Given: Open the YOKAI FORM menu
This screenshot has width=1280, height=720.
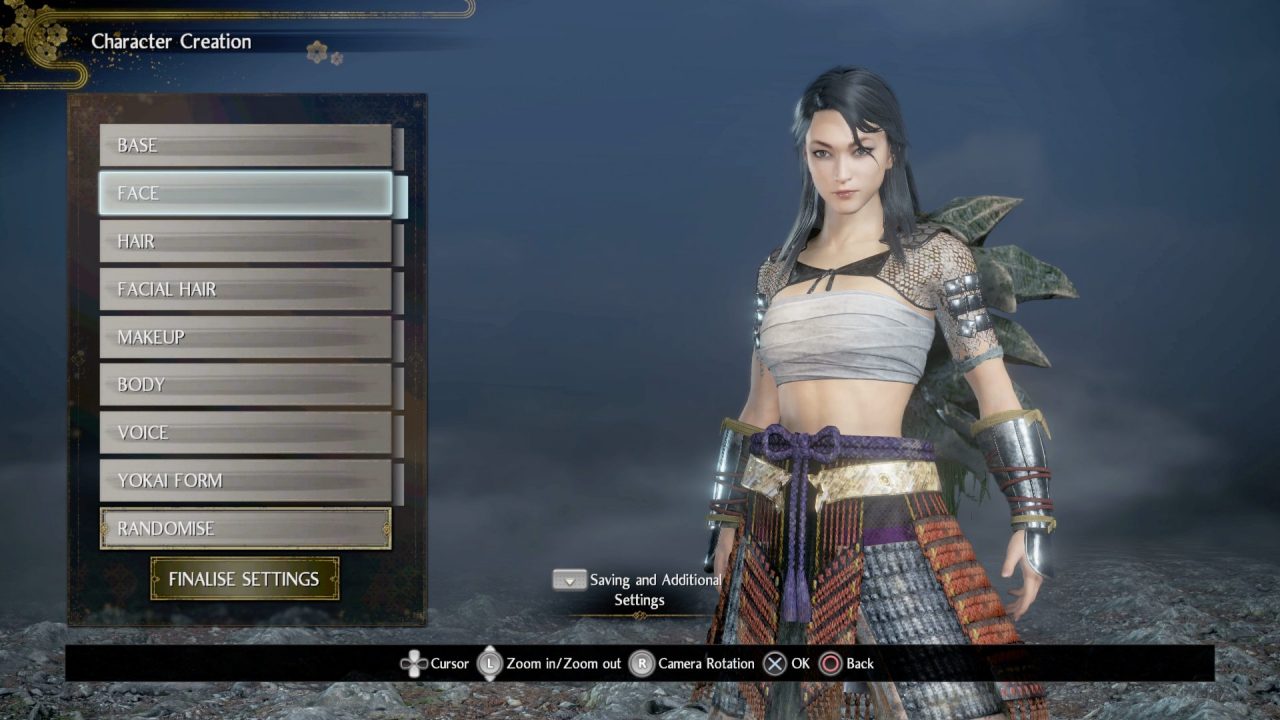Looking at the screenshot, I should tap(245, 481).
